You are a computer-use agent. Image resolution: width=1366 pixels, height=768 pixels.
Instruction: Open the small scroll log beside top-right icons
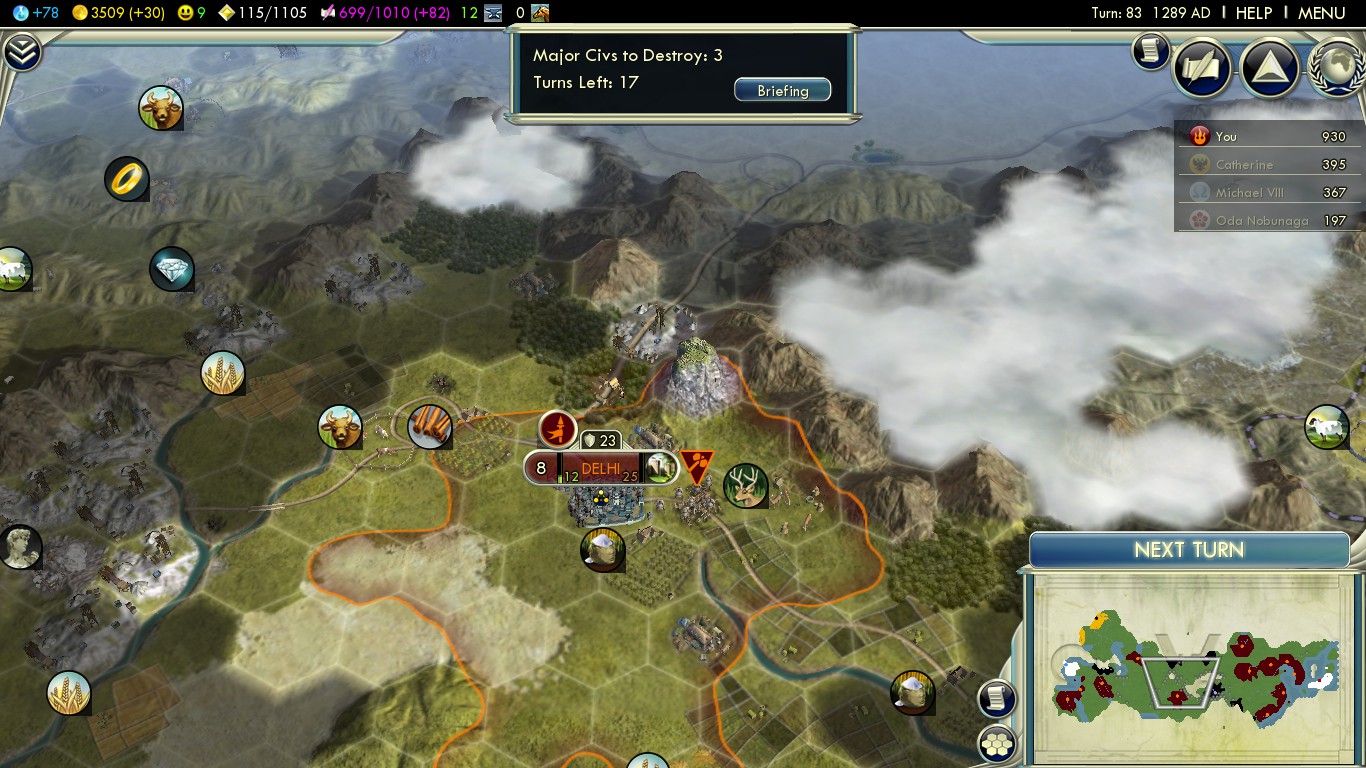[x=1151, y=50]
